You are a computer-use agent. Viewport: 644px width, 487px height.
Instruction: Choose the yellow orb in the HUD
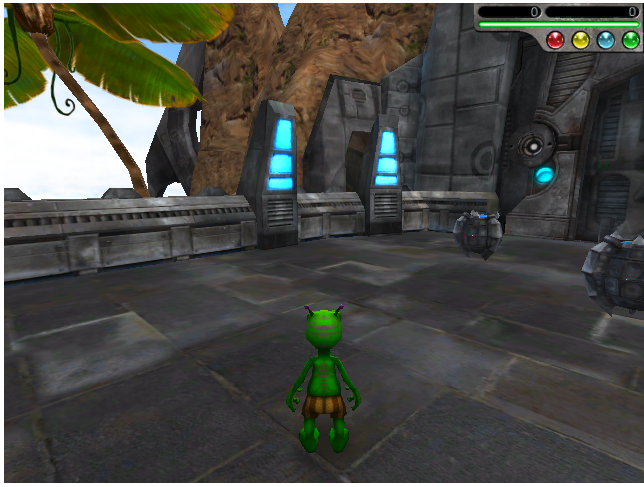coord(580,40)
